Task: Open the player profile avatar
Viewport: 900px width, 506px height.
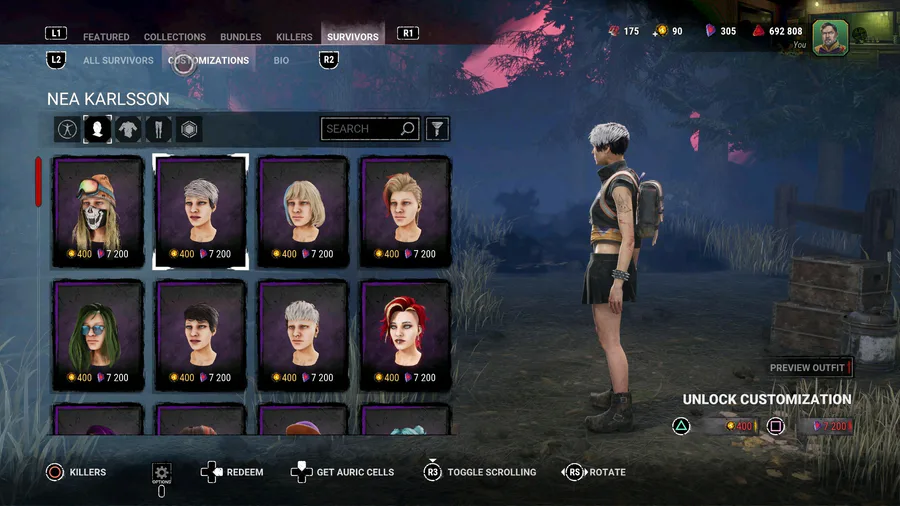Action: click(830, 37)
